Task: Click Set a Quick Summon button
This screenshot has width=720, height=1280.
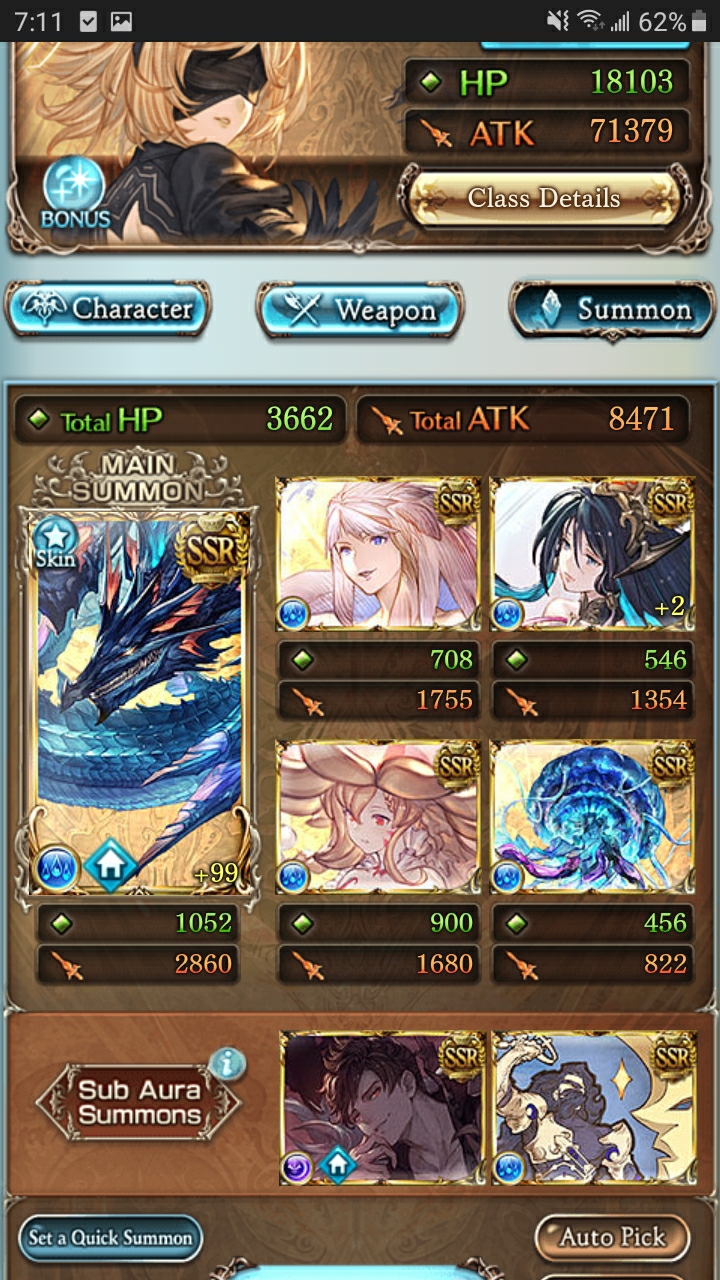Action: [x=110, y=1237]
